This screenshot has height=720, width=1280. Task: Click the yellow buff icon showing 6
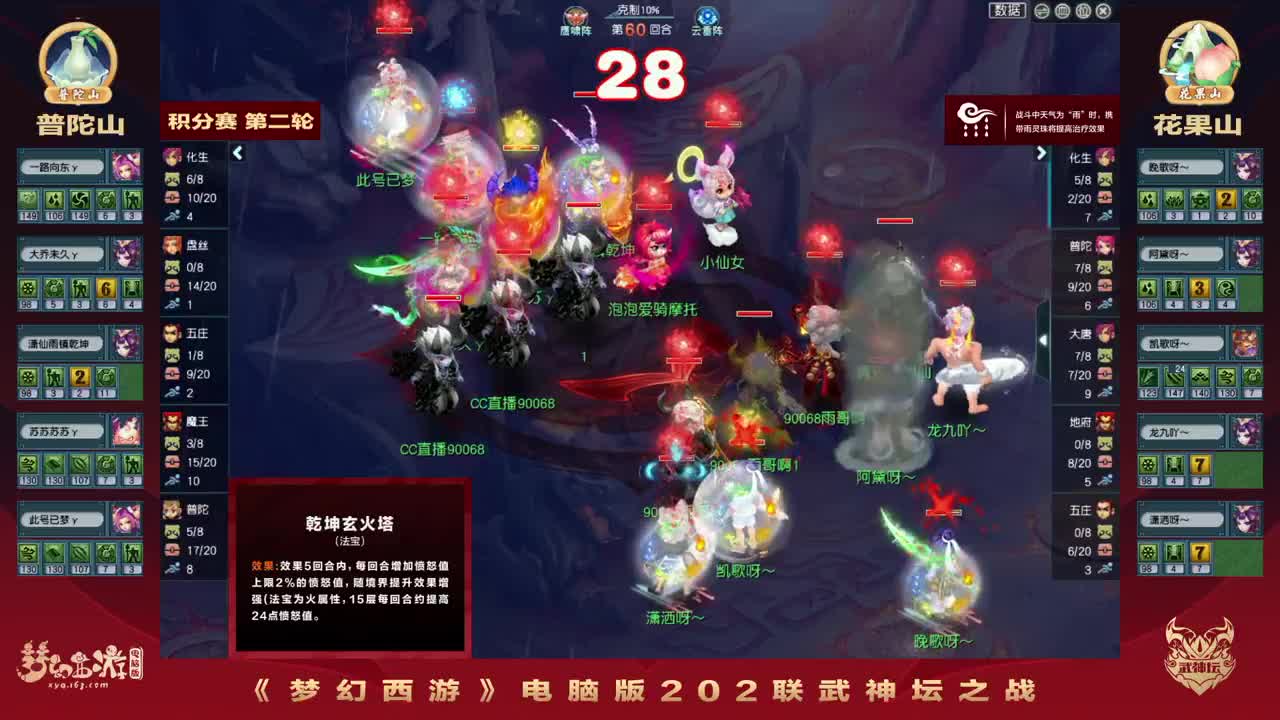point(106,289)
